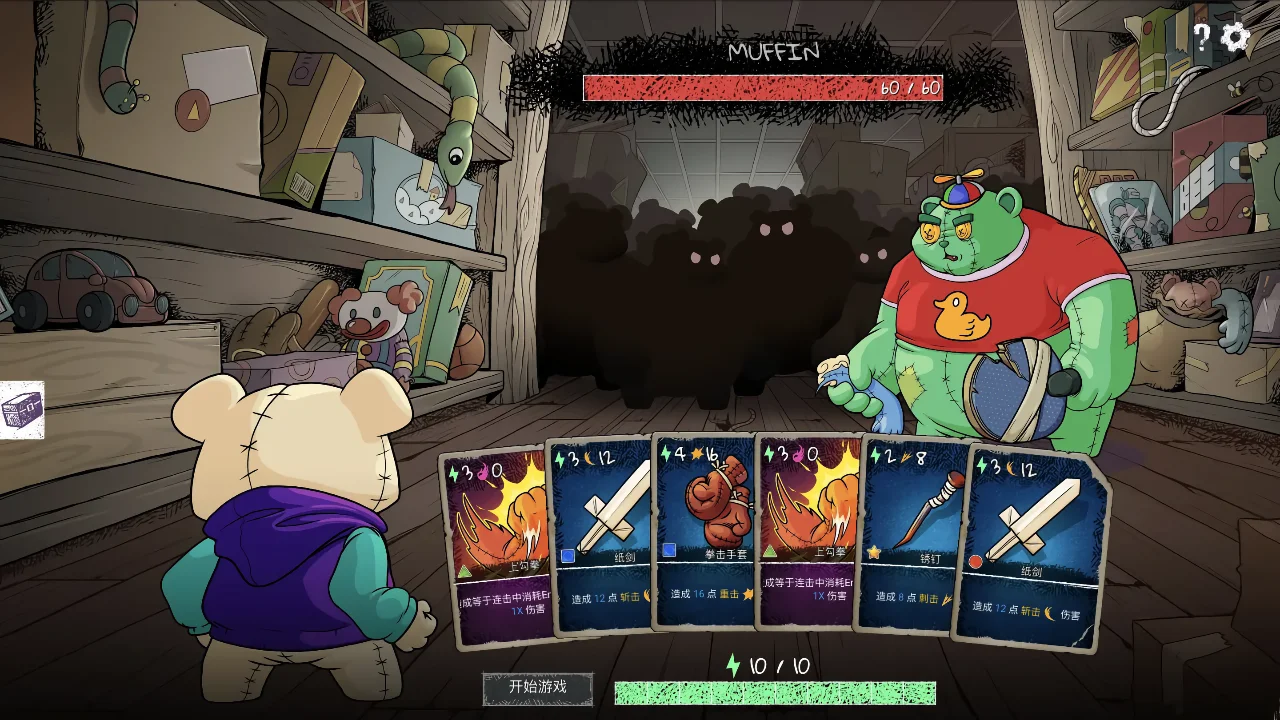Select the boxing gloves card (拳击手套)
The width and height of the screenshot is (1280, 720).
click(704, 530)
